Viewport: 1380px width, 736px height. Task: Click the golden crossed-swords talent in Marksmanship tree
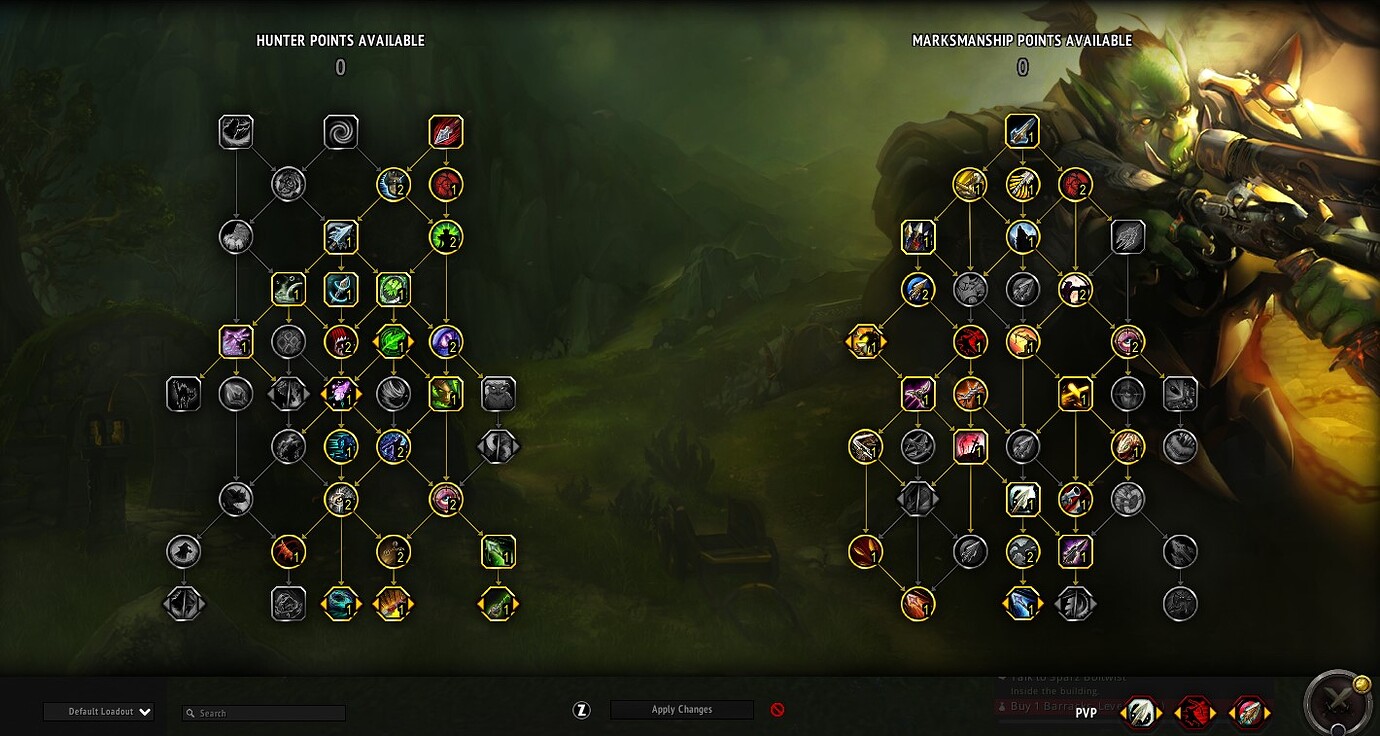(x=1075, y=394)
